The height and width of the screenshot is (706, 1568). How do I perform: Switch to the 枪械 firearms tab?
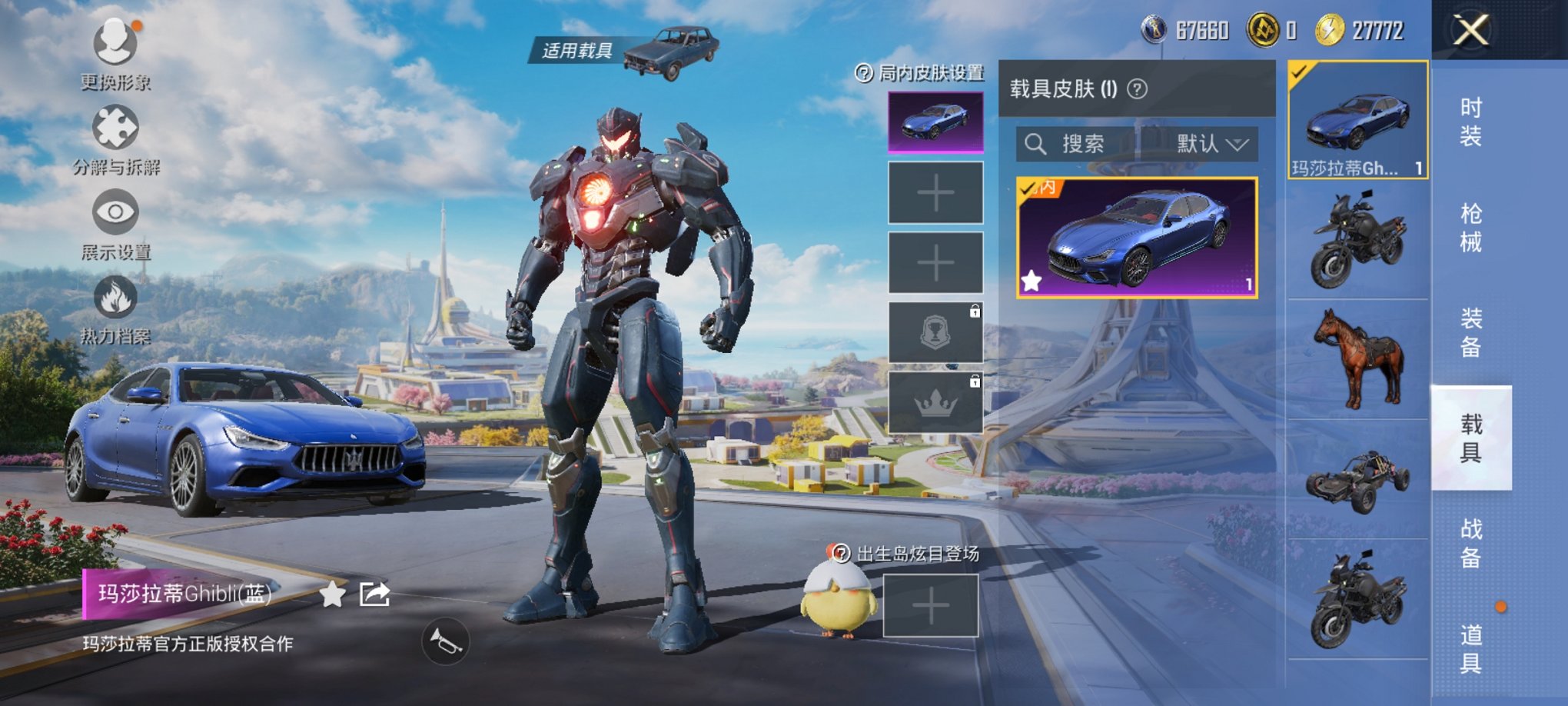(1470, 228)
